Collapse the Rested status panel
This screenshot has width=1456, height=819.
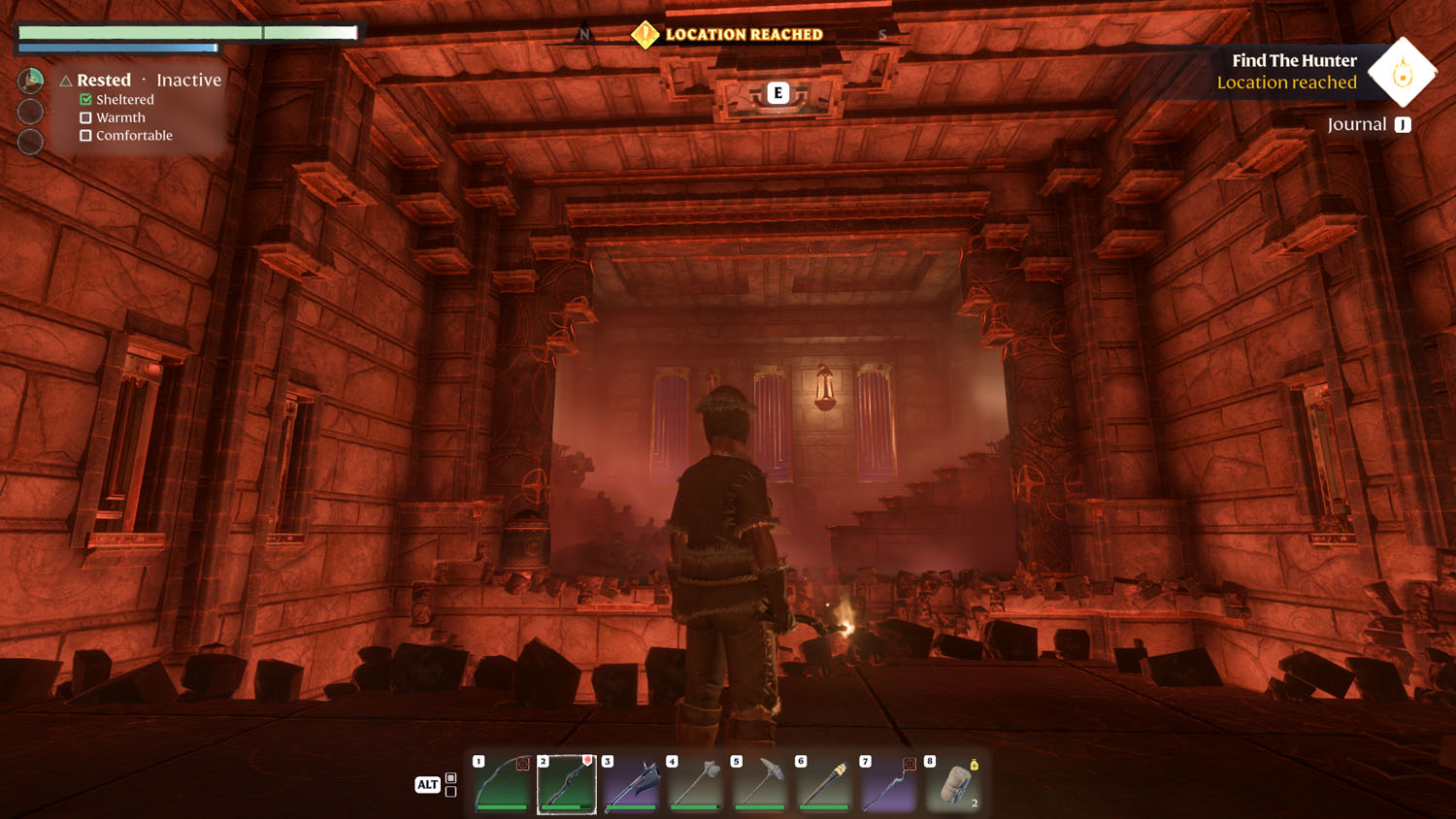pos(66,81)
